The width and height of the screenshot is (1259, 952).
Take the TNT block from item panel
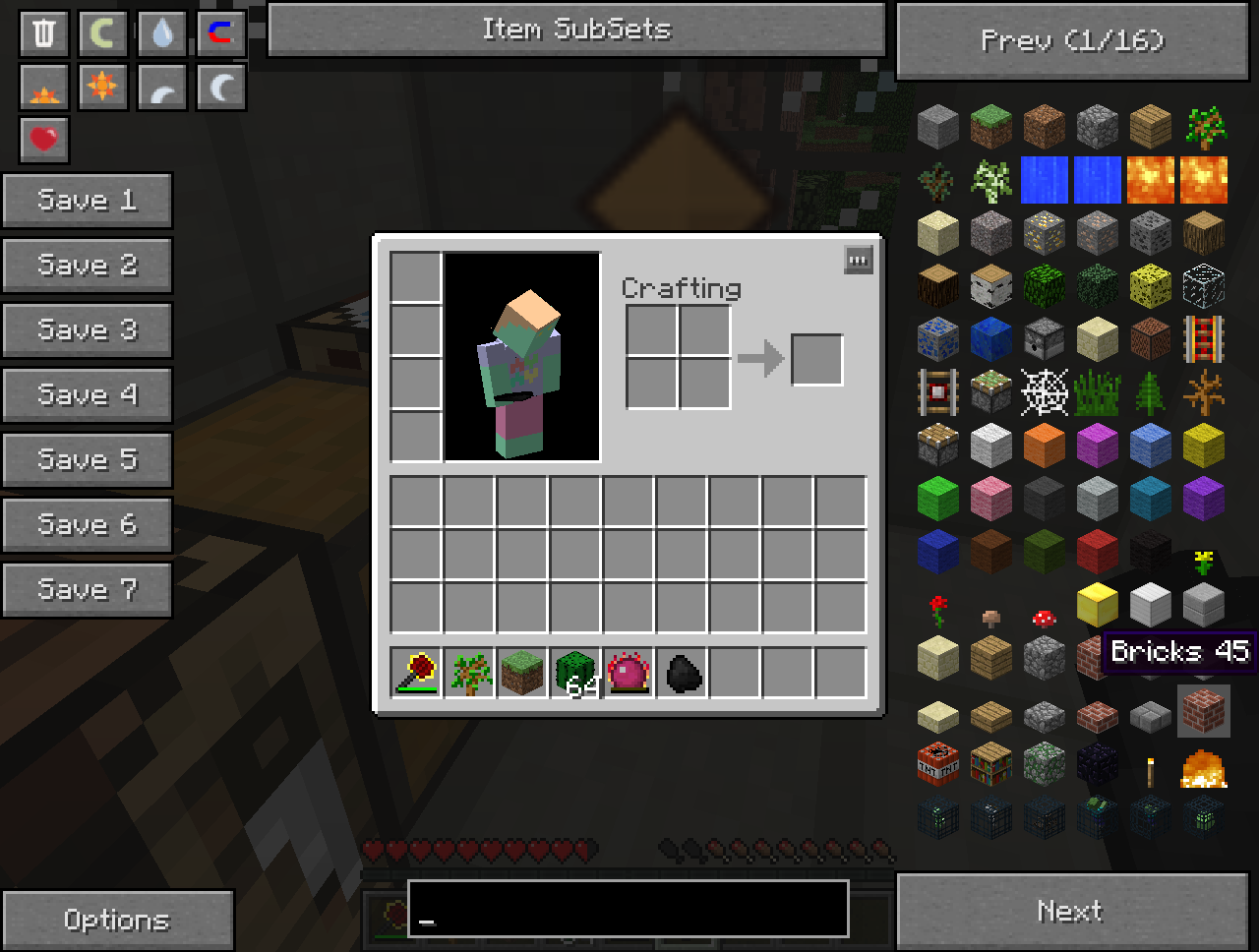point(938,764)
